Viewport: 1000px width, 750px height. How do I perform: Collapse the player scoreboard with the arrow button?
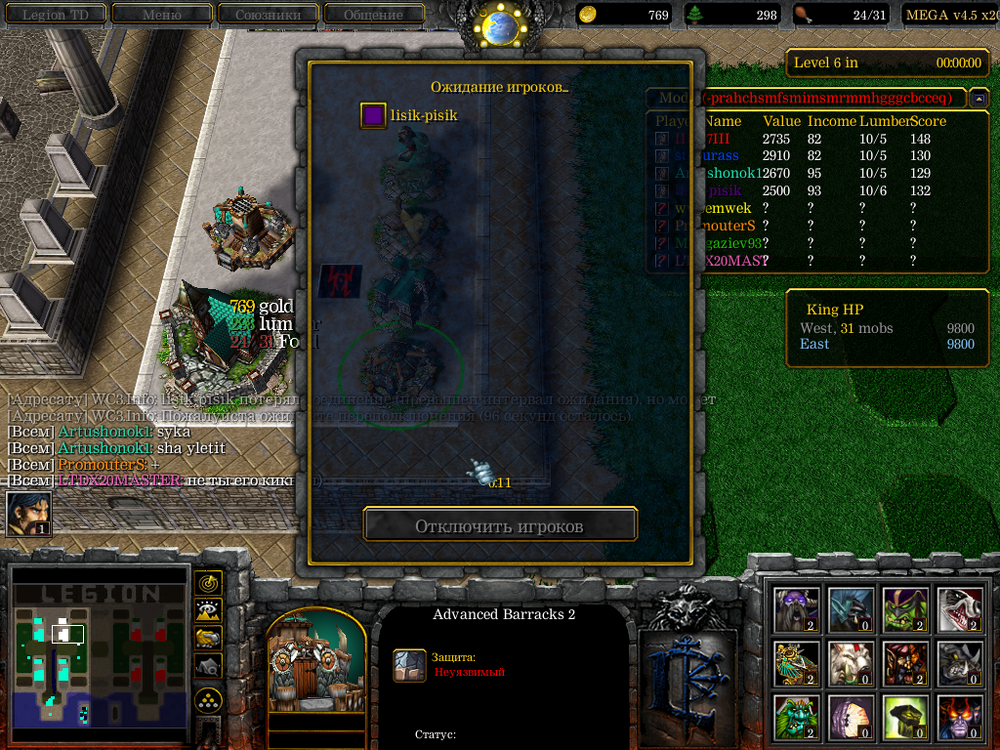979,98
